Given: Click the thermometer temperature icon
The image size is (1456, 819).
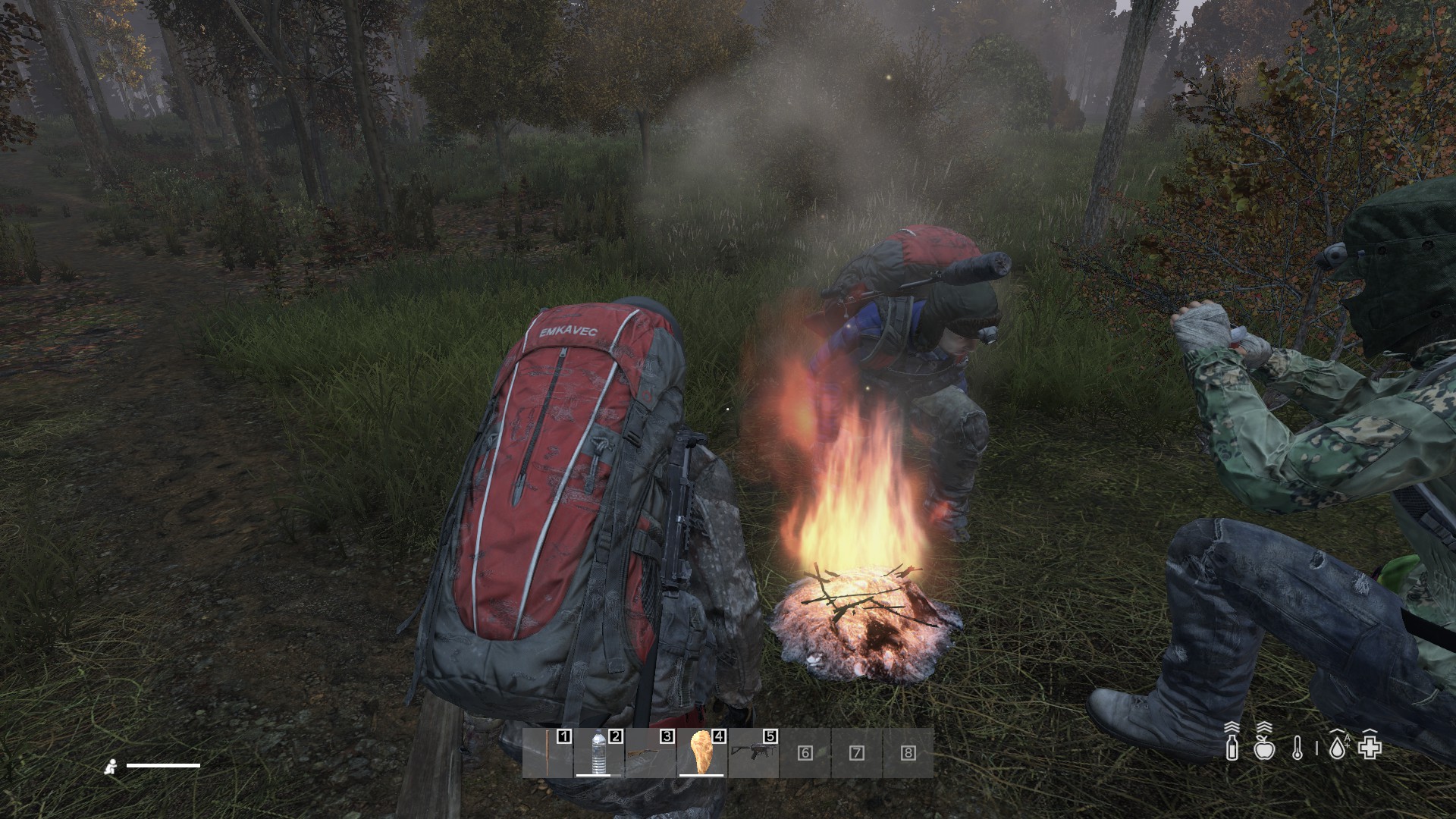Looking at the screenshot, I should [1297, 748].
